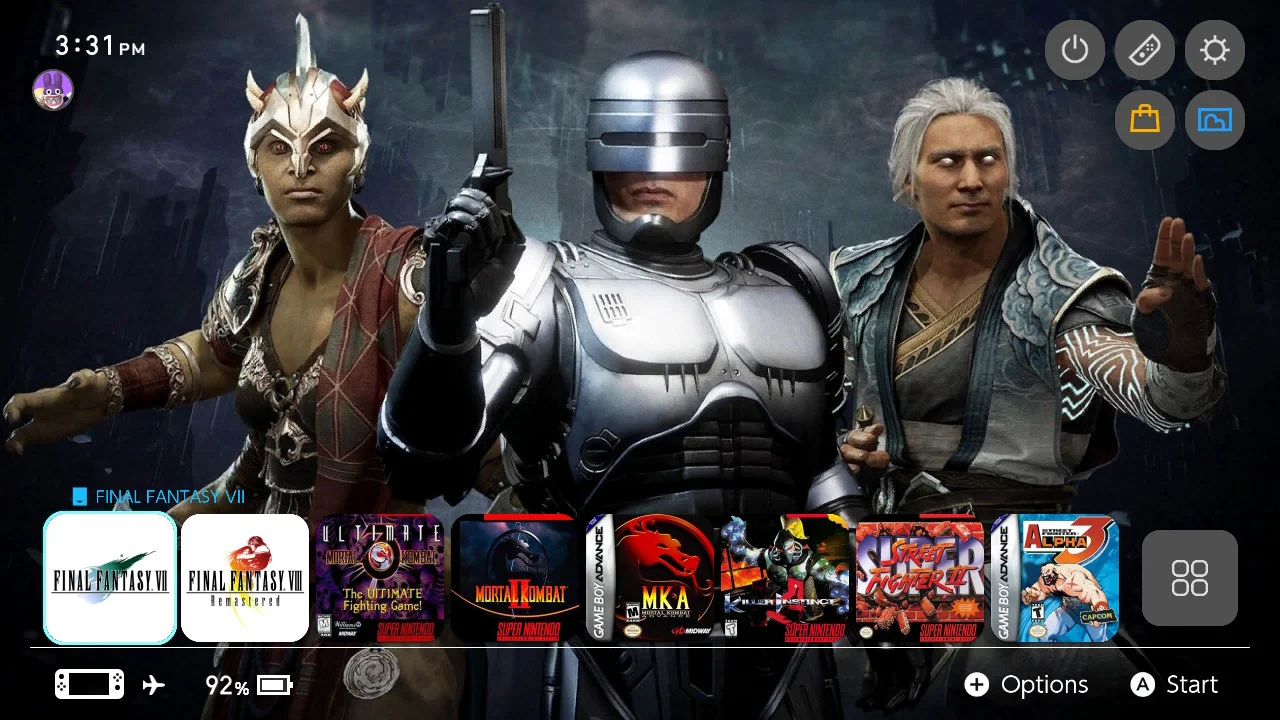This screenshot has width=1280, height=720.
Task: Open Options with the plus button
Action: click(x=977, y=685)
